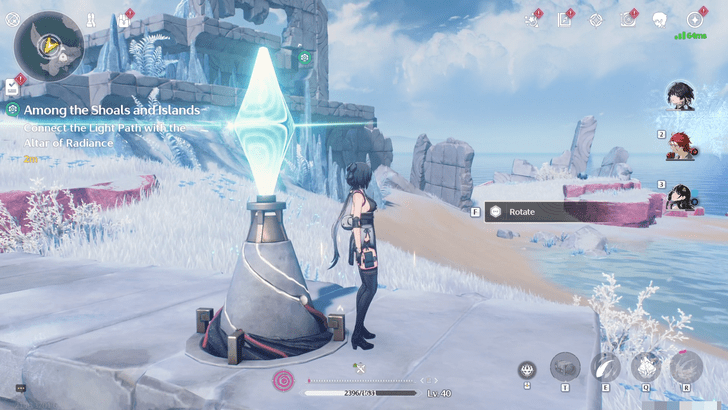Activate the Echo skill icon
728x410 pixels.
point(645,366)
